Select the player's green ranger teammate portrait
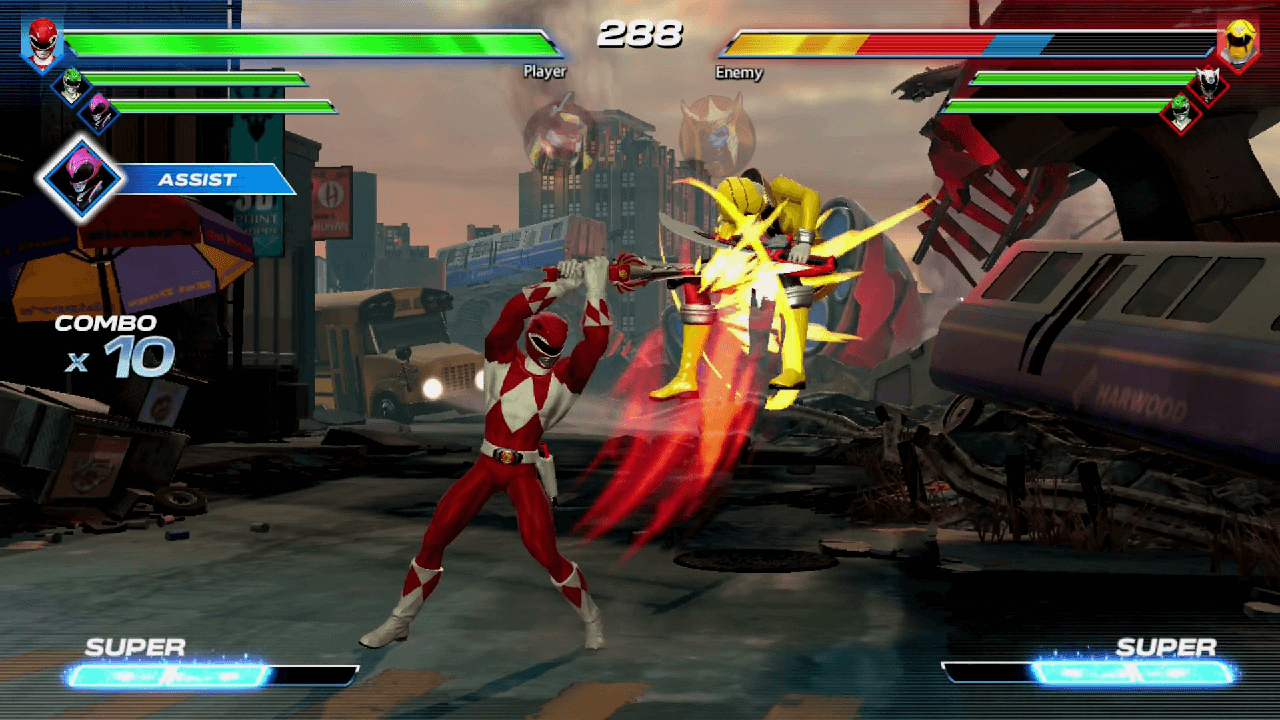Screen dimensions: 1280x720 (x=71, y=85)
